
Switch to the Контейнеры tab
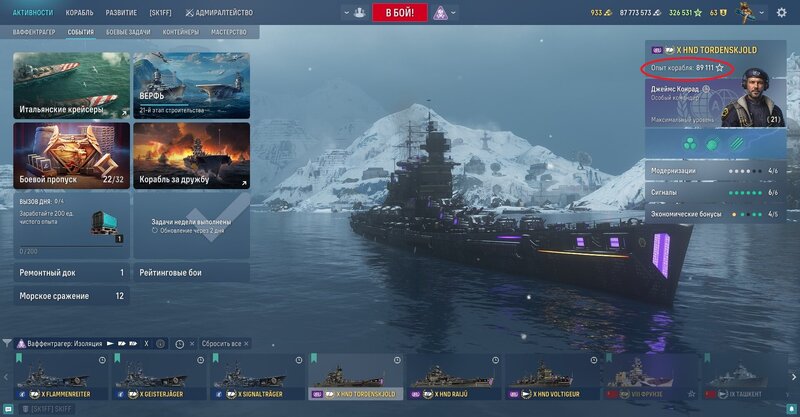click(182, 32)
